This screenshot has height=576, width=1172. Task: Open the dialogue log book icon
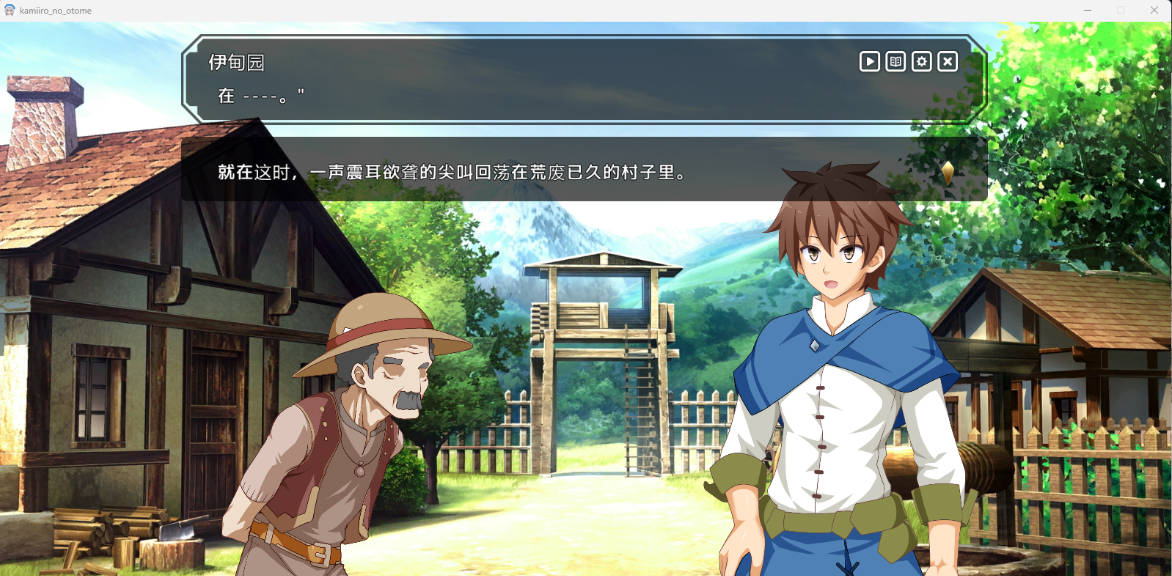pos(895,62)
